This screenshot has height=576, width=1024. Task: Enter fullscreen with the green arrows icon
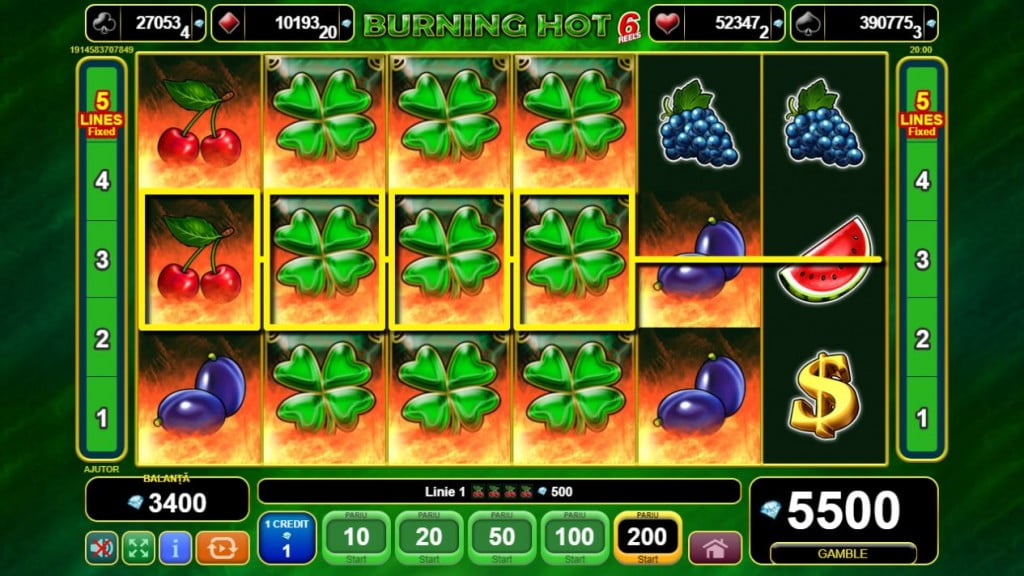tap(138, 548)
